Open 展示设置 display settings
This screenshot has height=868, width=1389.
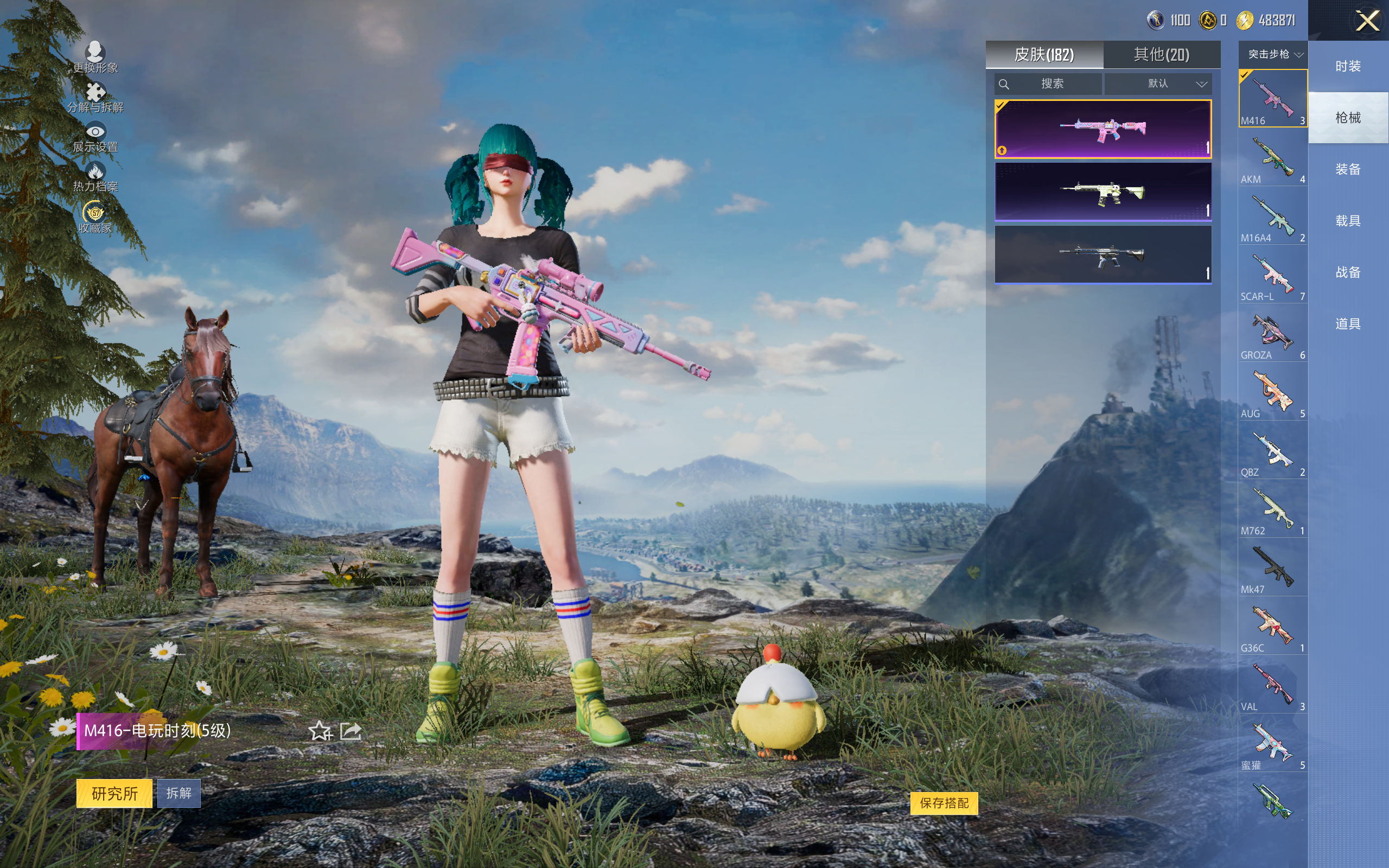pyautogui.click(x=95, y=138)
